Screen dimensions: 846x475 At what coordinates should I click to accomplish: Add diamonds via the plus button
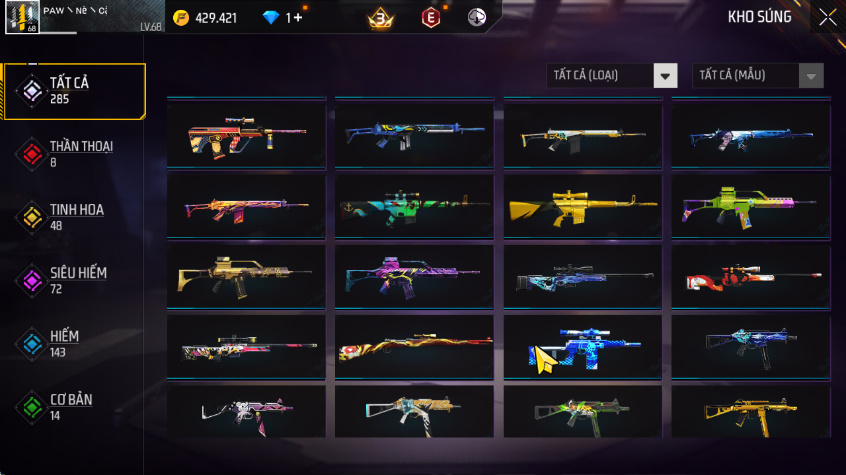(297, 18)
